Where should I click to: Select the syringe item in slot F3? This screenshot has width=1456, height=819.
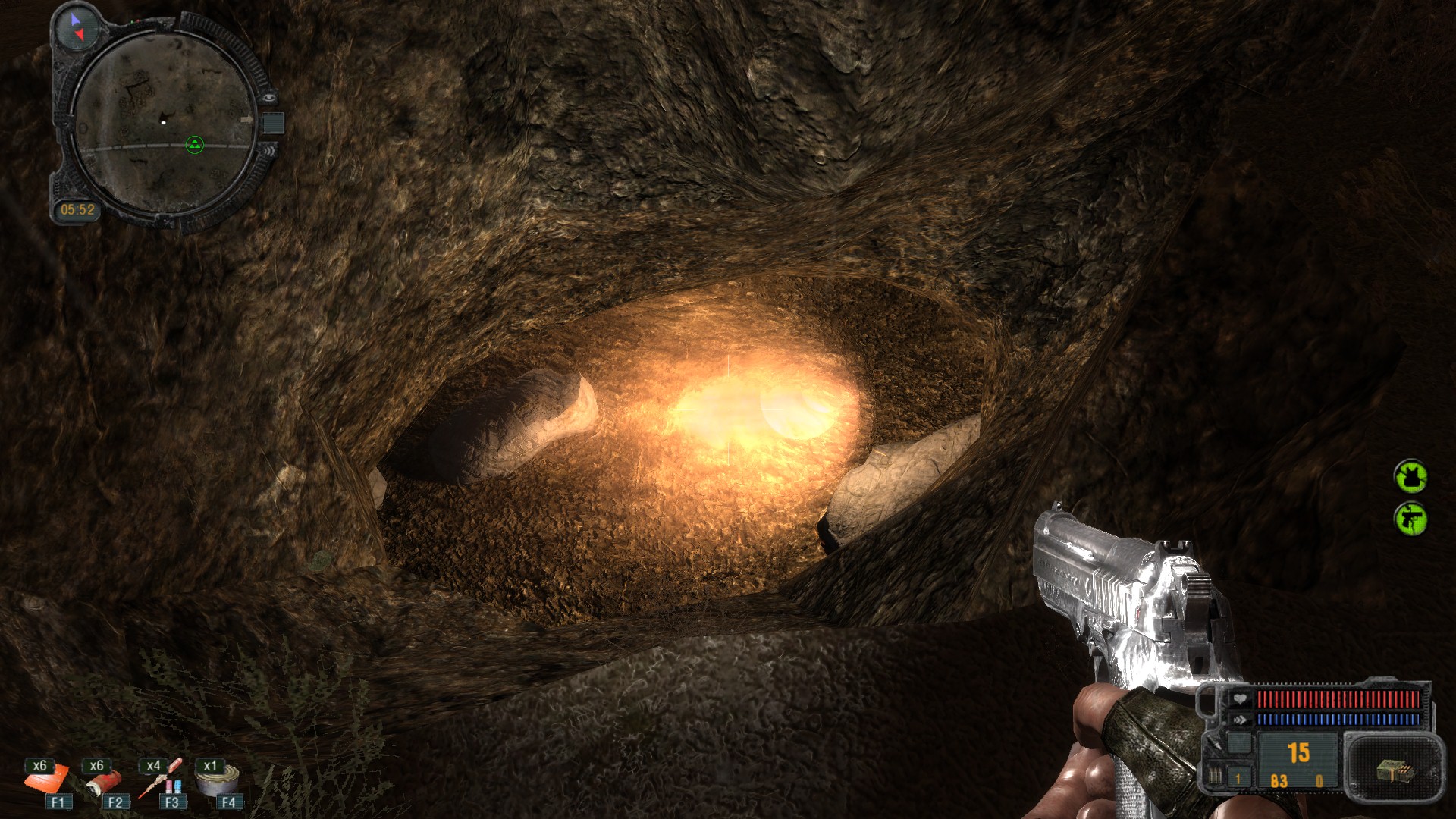[162, 779]
